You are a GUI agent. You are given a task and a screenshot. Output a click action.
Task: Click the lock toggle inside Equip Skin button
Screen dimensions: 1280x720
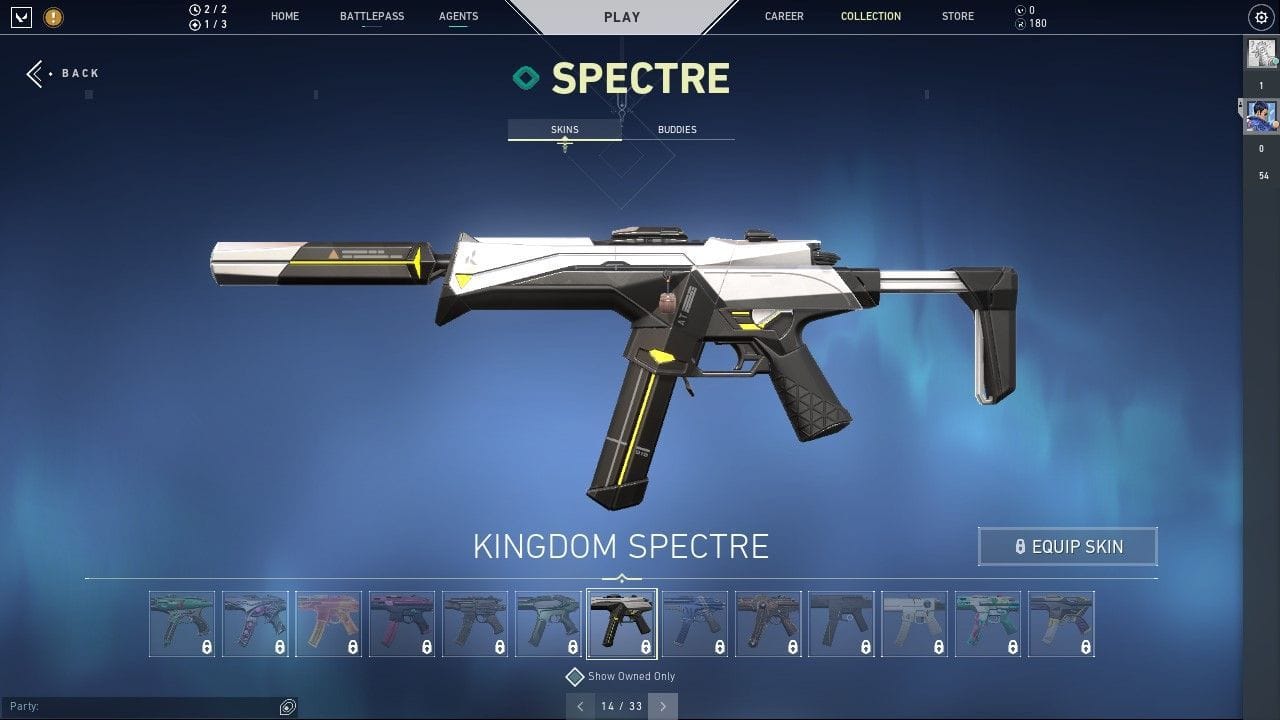(1019, 546)
